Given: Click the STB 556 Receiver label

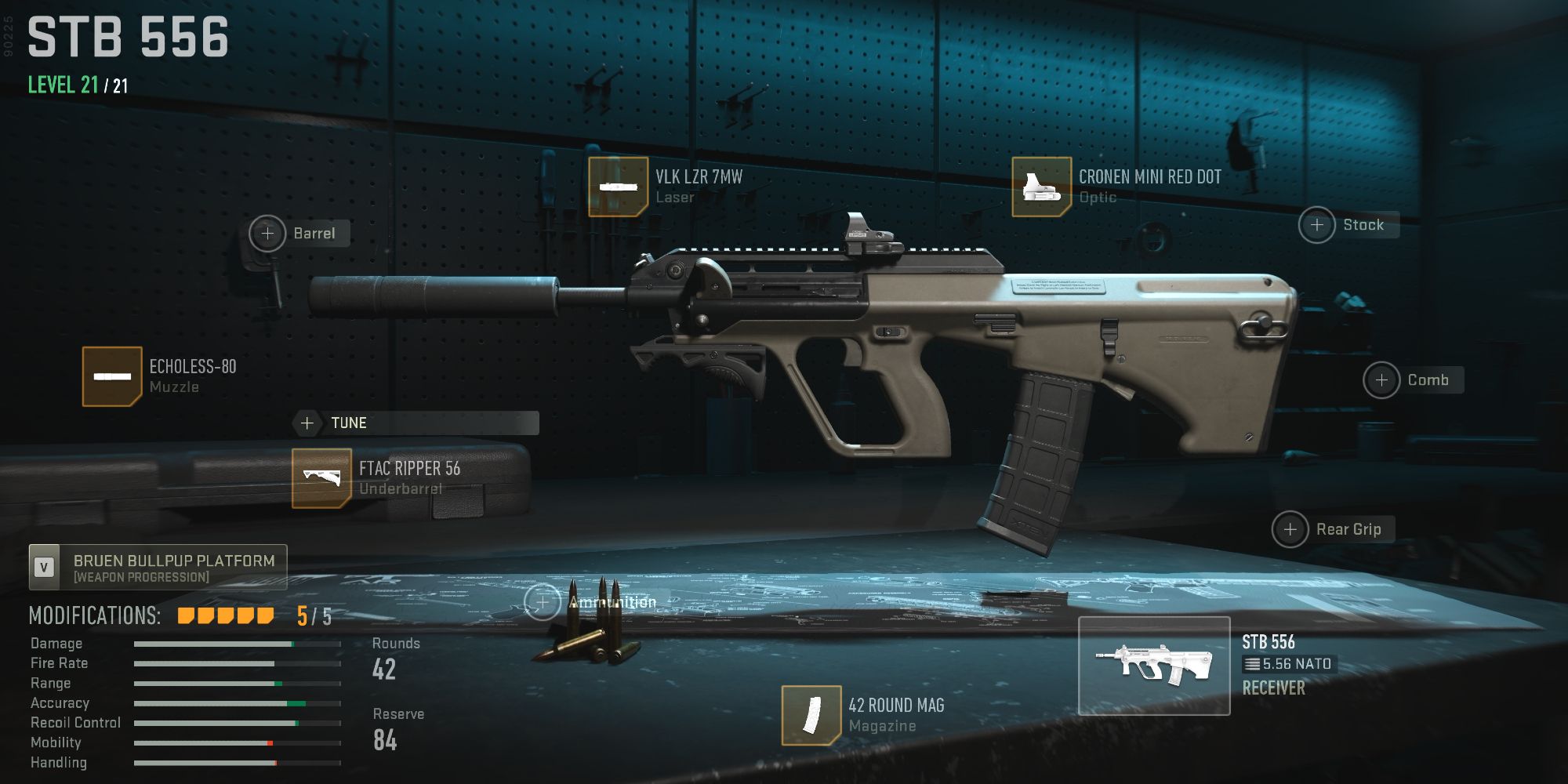Looking at the screenshot, I should [x=1273, y=688].
